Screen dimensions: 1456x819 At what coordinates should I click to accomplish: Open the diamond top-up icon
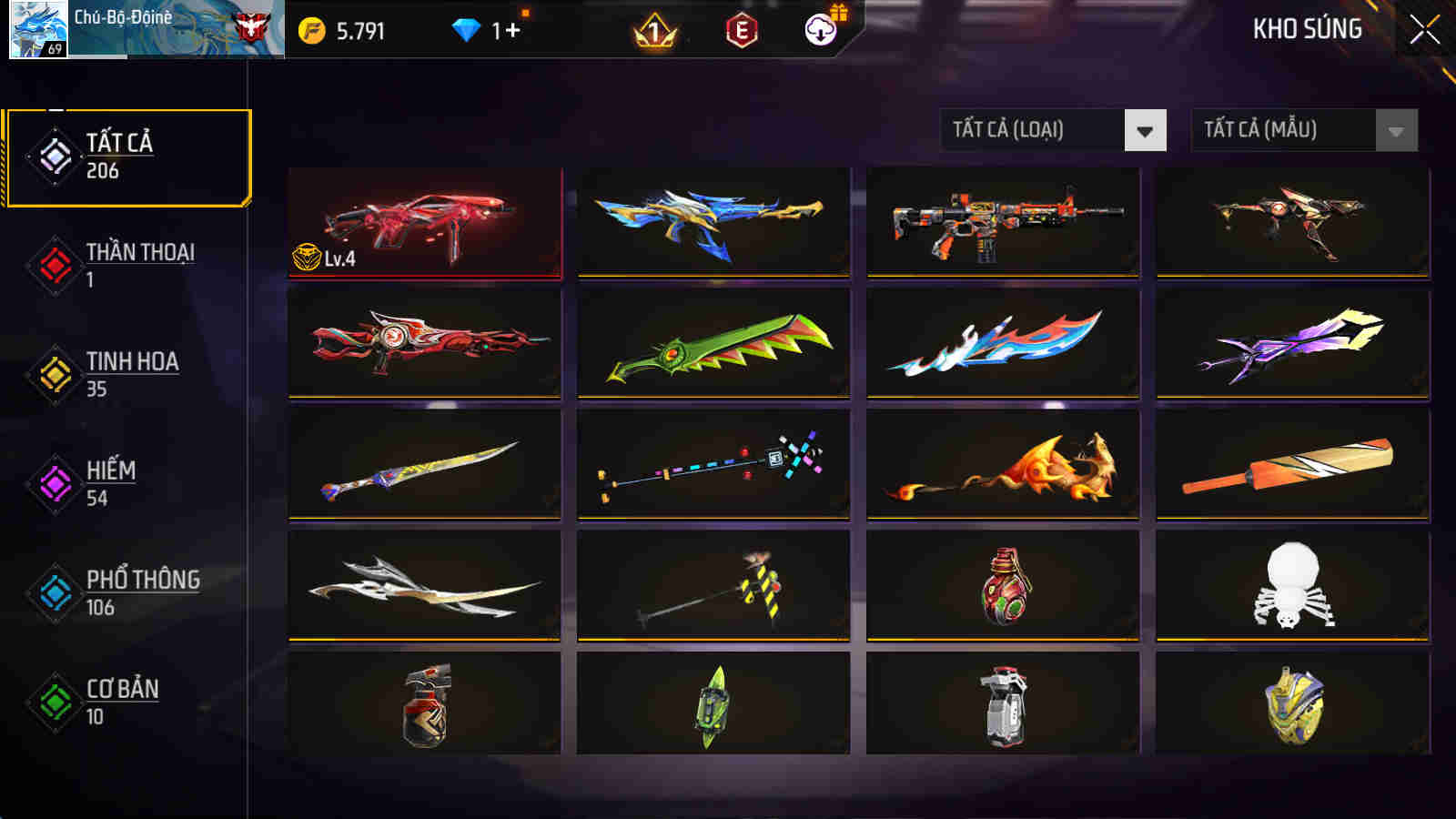point(467,28)
